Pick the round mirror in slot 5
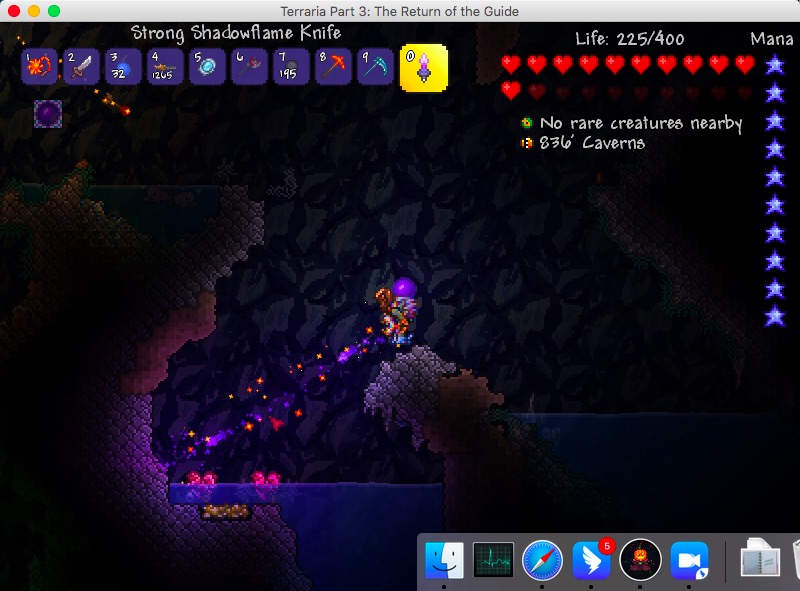800x591 pixels. 207,67
